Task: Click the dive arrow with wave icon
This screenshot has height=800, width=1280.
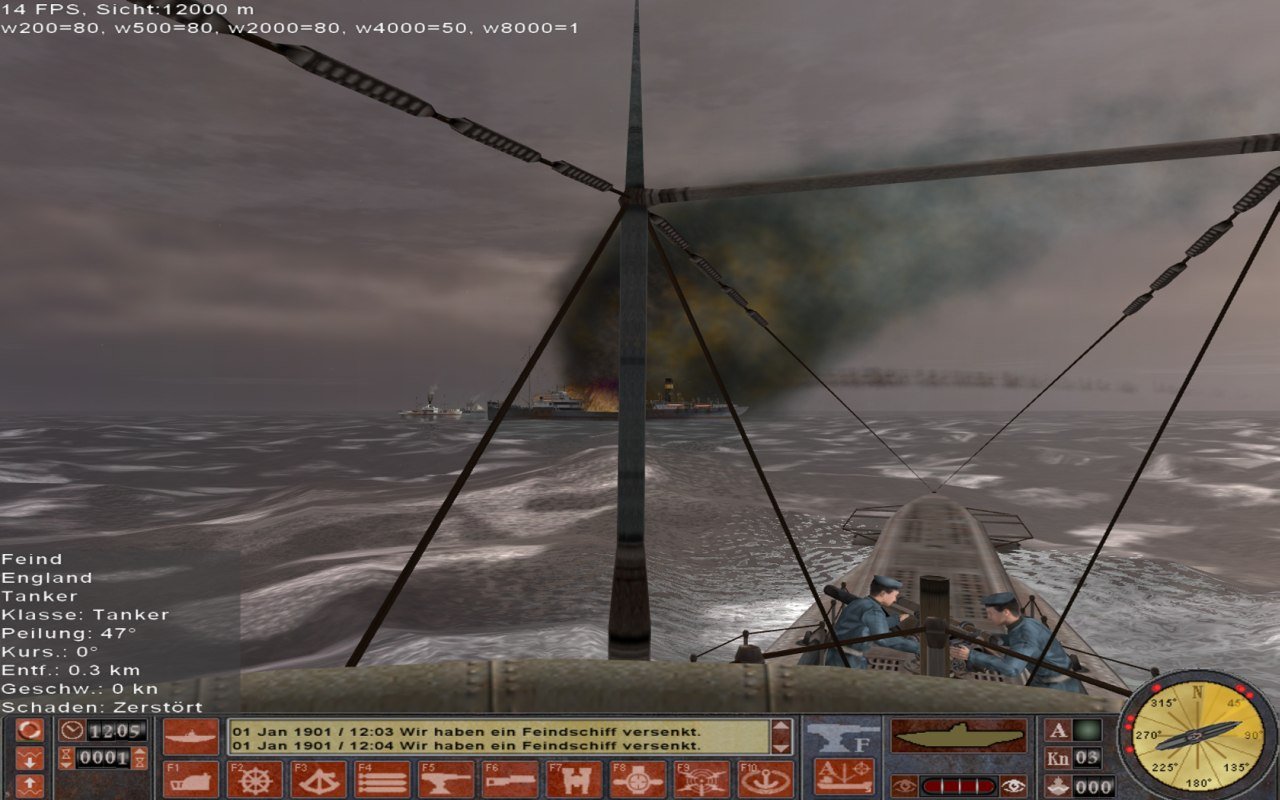Action: coord(29,759)
